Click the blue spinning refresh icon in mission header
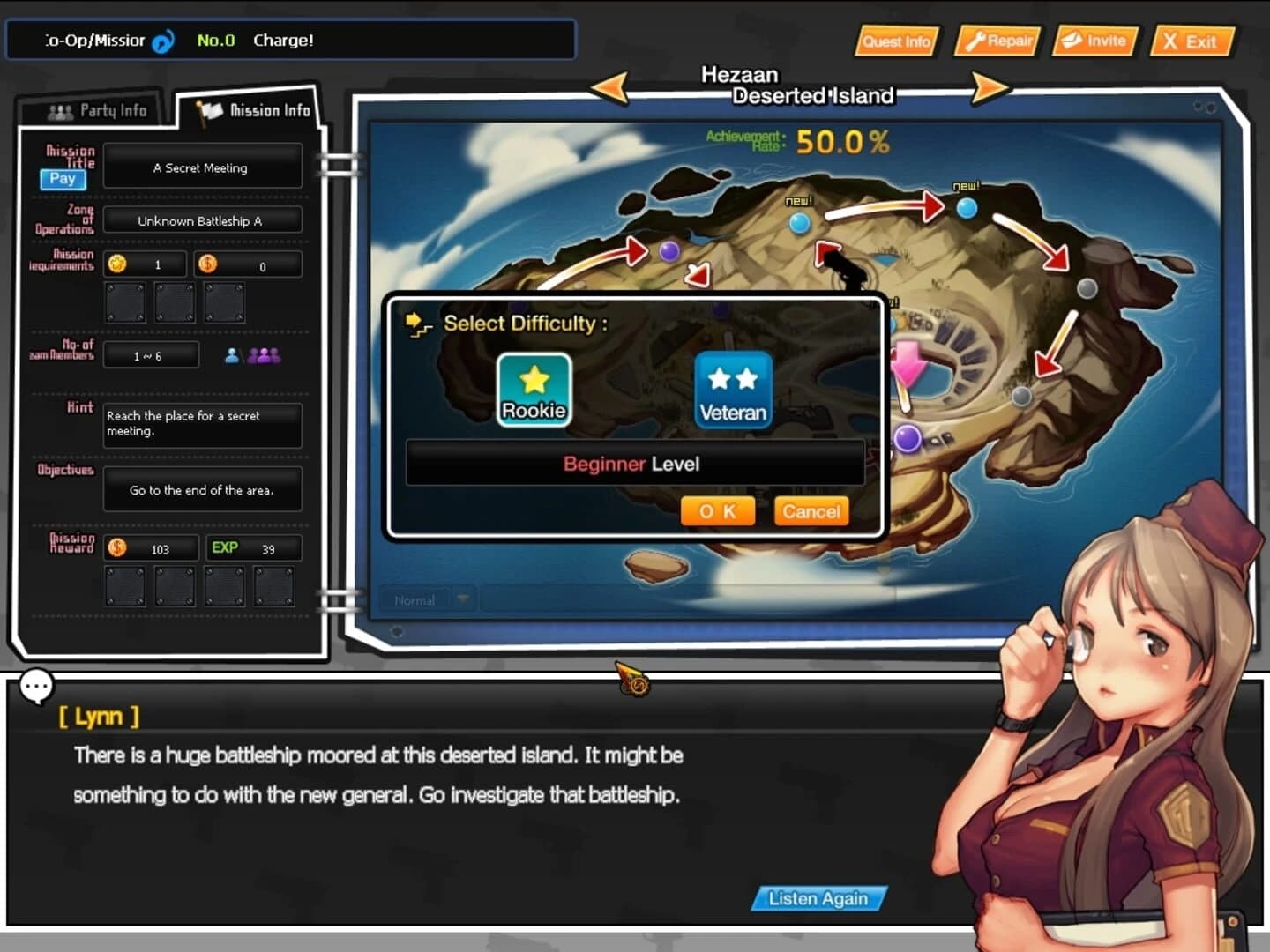Viewport: 1270px width, 952px height. 161,40
